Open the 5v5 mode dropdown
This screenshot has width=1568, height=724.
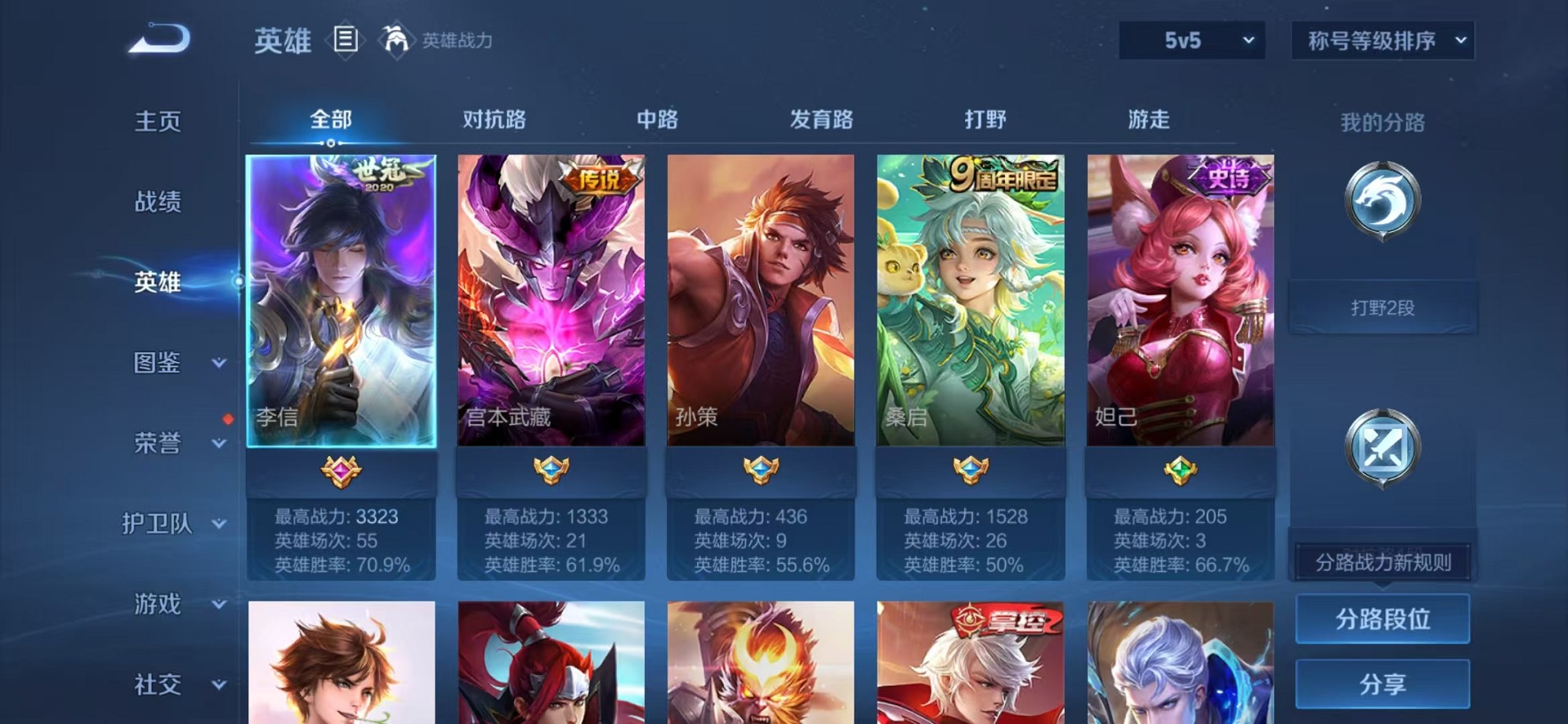tap(1190, 38)
